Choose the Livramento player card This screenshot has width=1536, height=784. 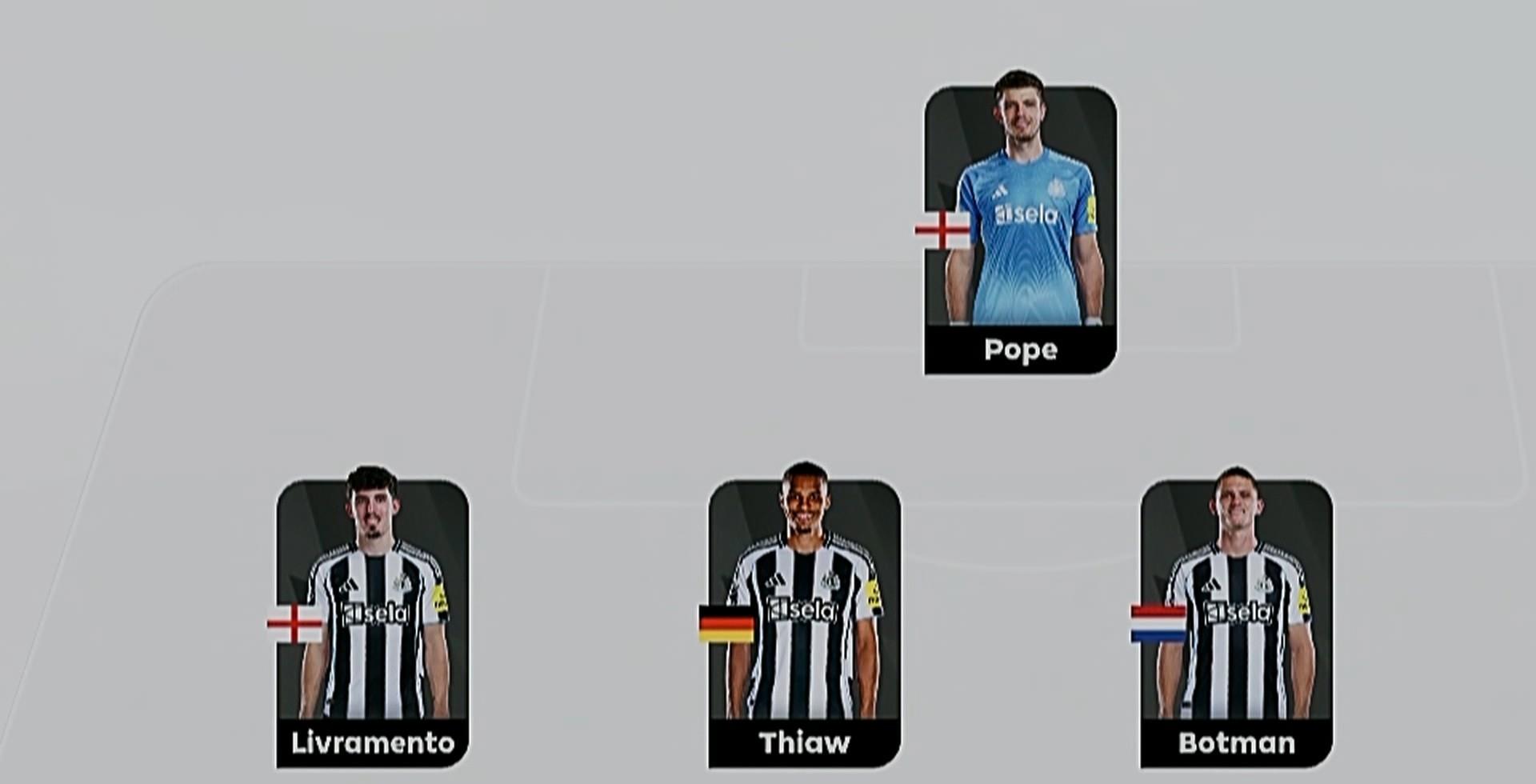coord(373,623)
